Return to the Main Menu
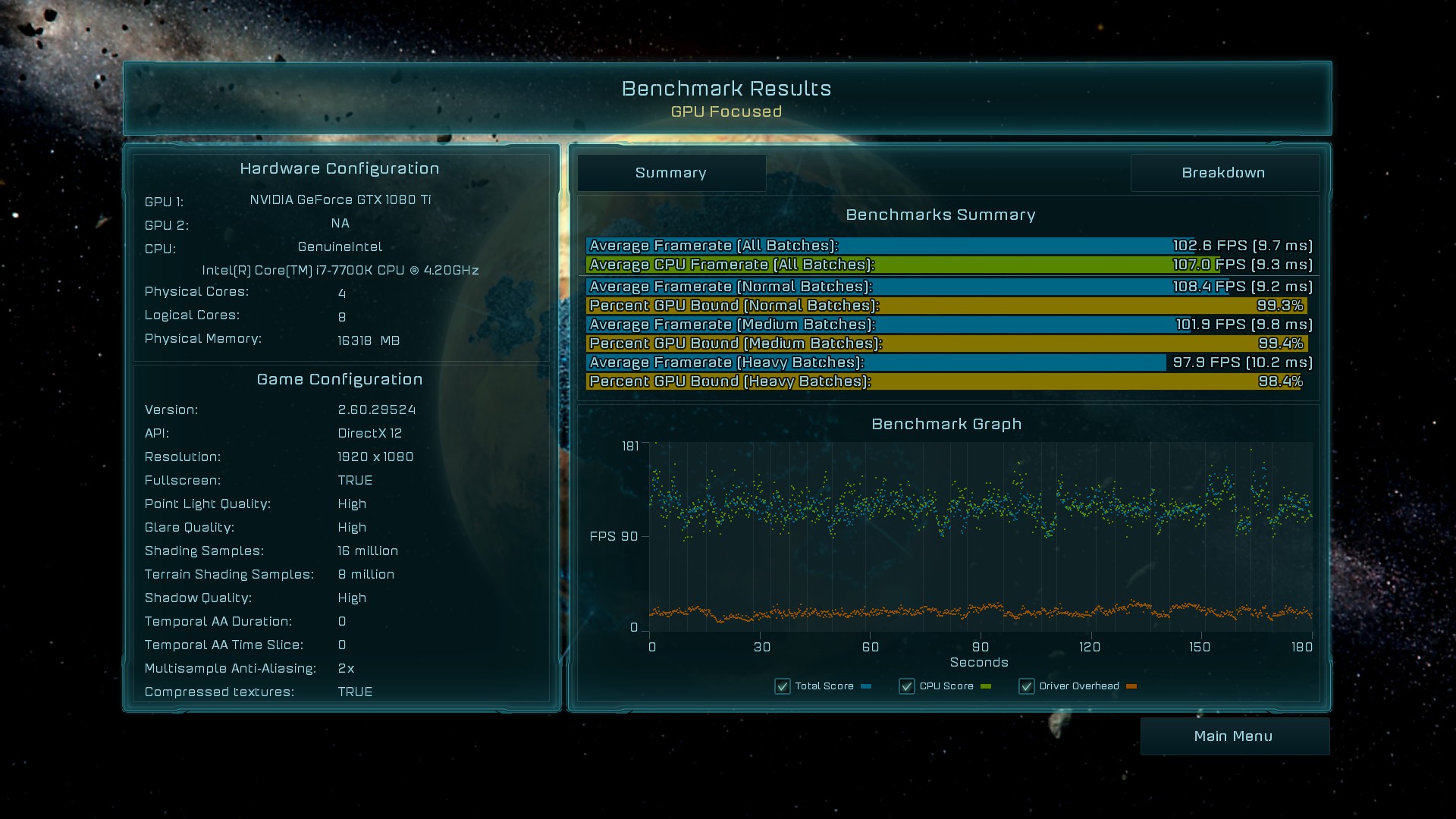Screen dimensions: 1456x819 1234,736
